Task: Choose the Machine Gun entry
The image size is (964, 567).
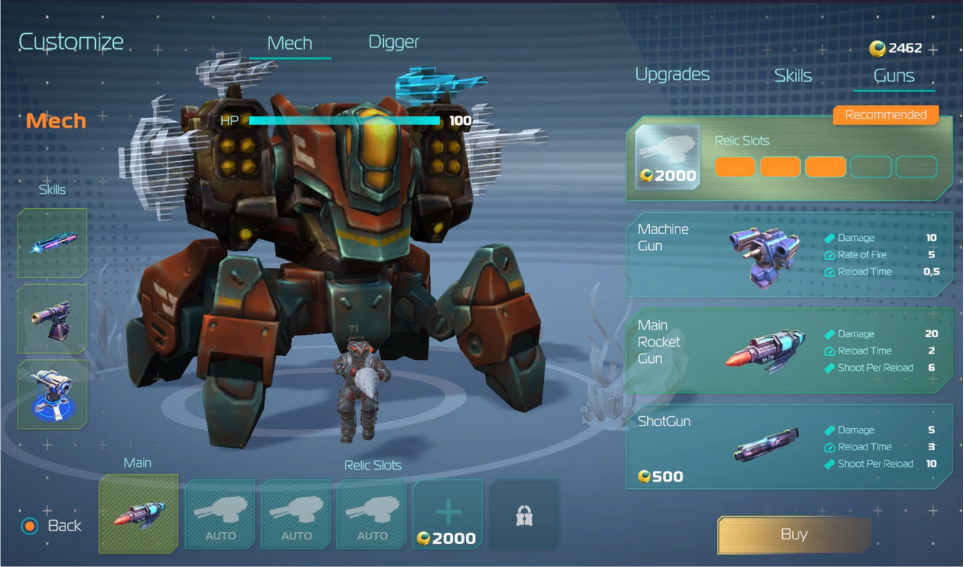Action: pos(789,254)
